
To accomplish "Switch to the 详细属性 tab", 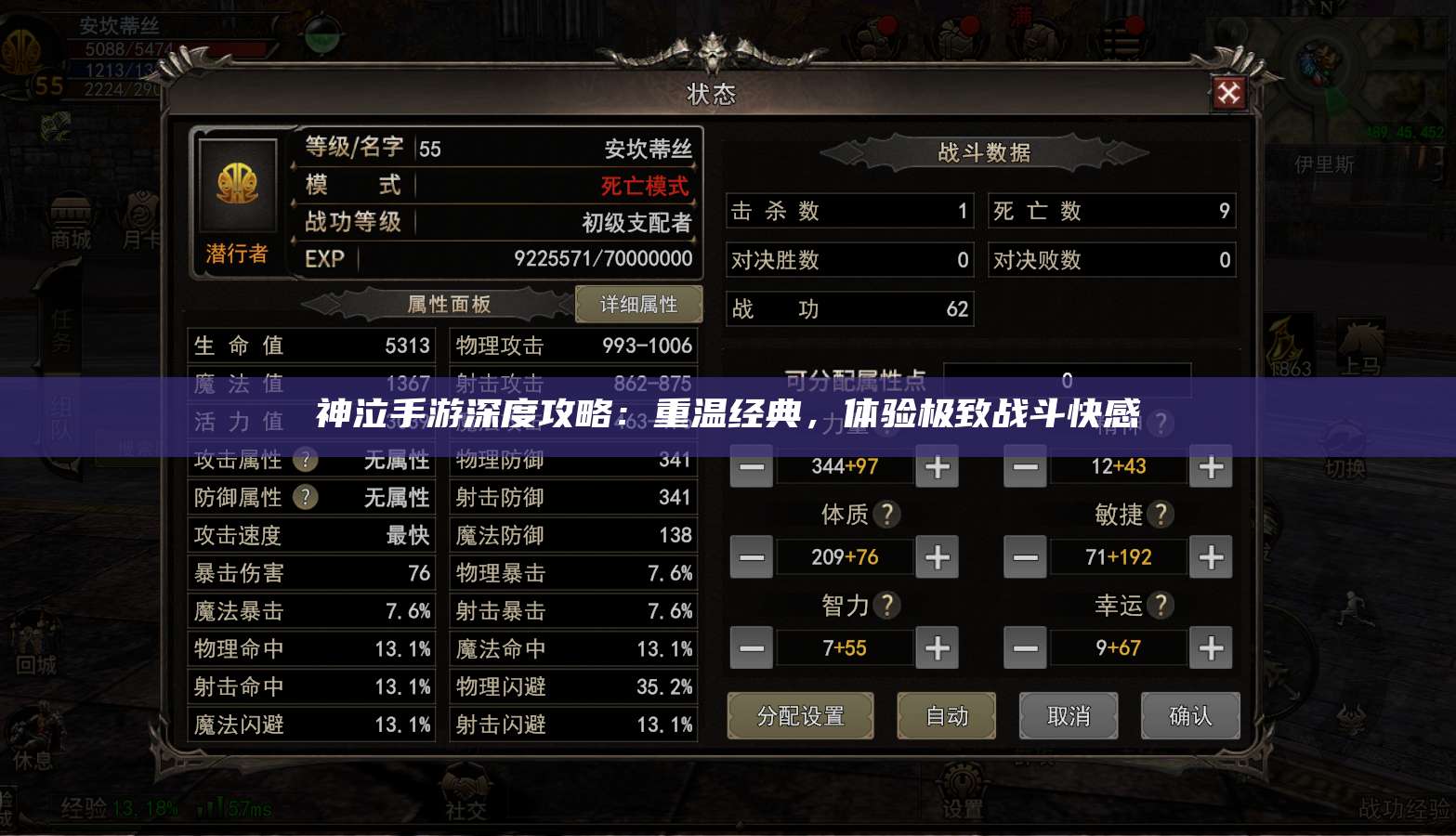I will 638,304.
